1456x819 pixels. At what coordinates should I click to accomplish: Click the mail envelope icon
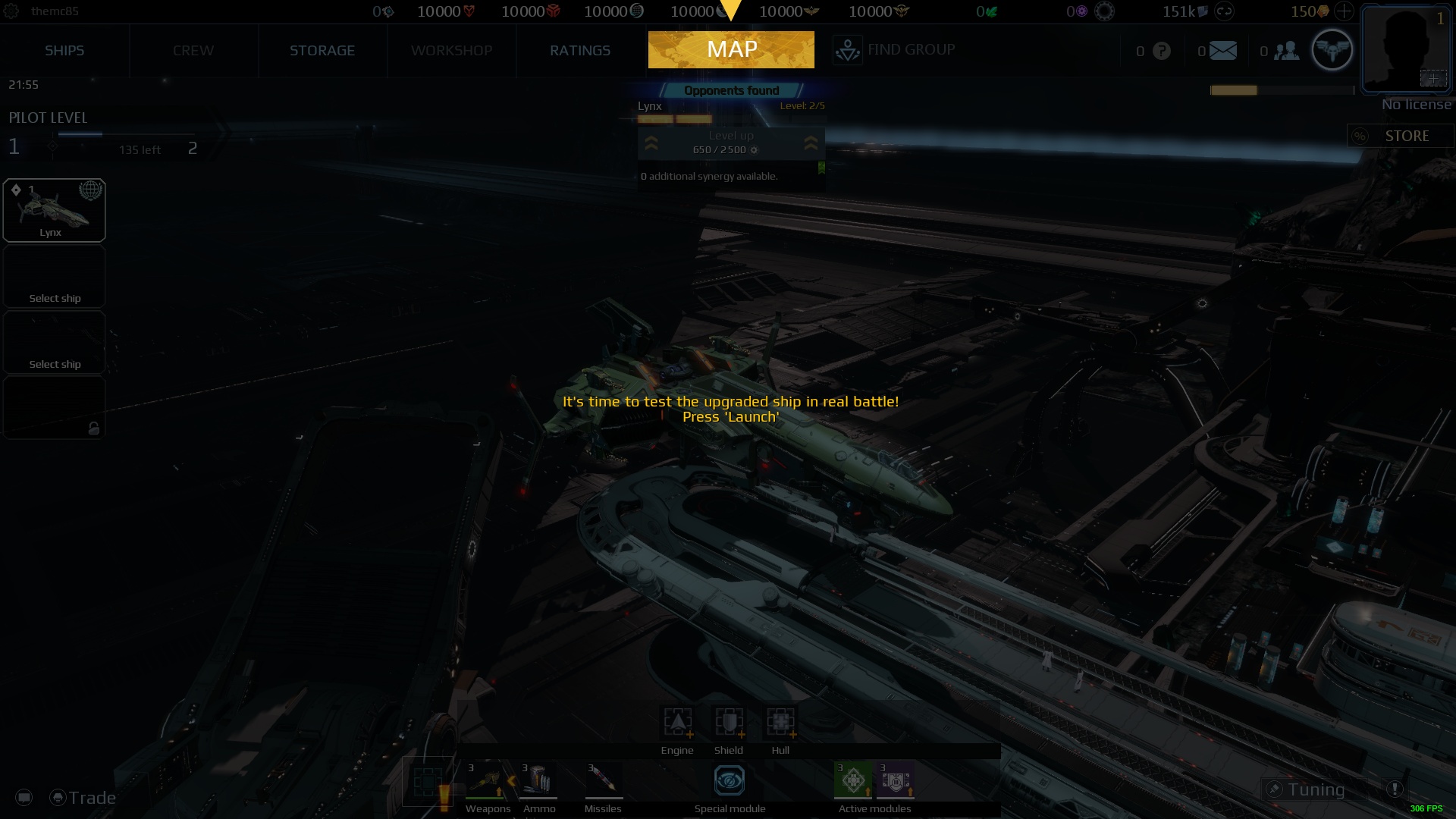click(1223, 51)
